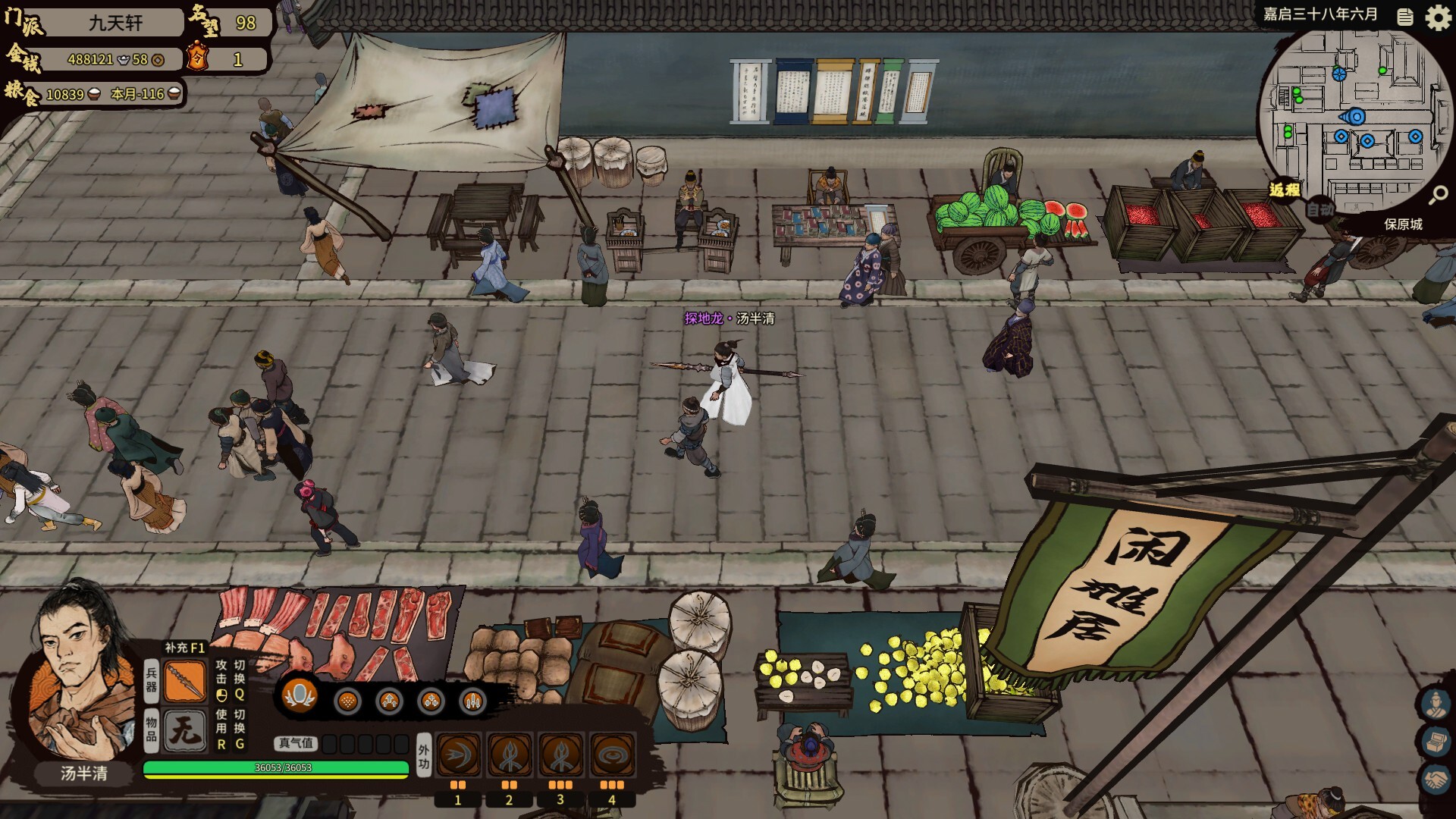Activate external skill number 3

561,755
